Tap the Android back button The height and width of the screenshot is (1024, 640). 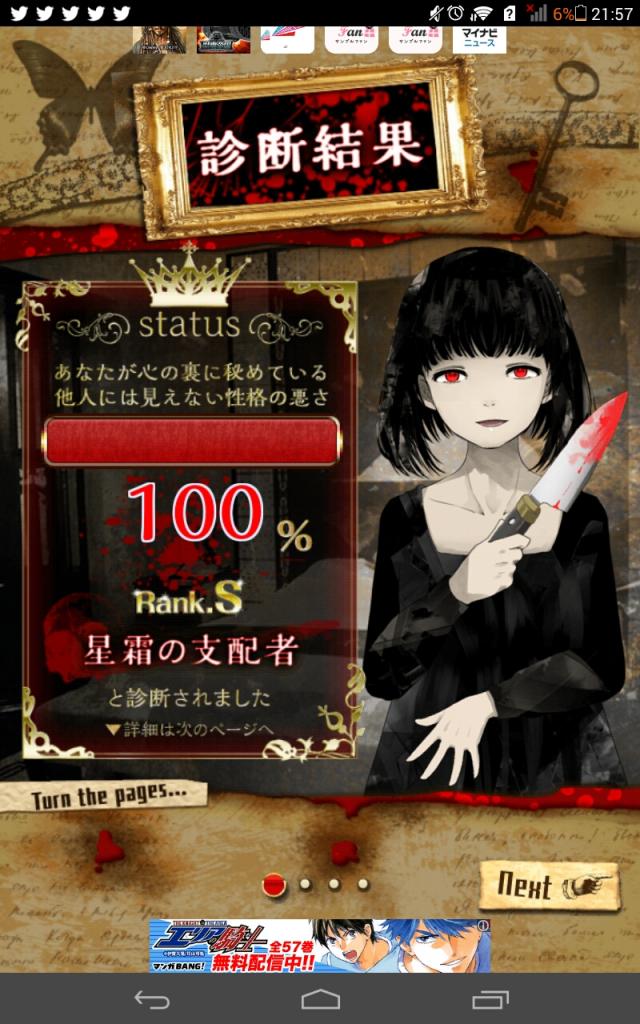[152, 999]
